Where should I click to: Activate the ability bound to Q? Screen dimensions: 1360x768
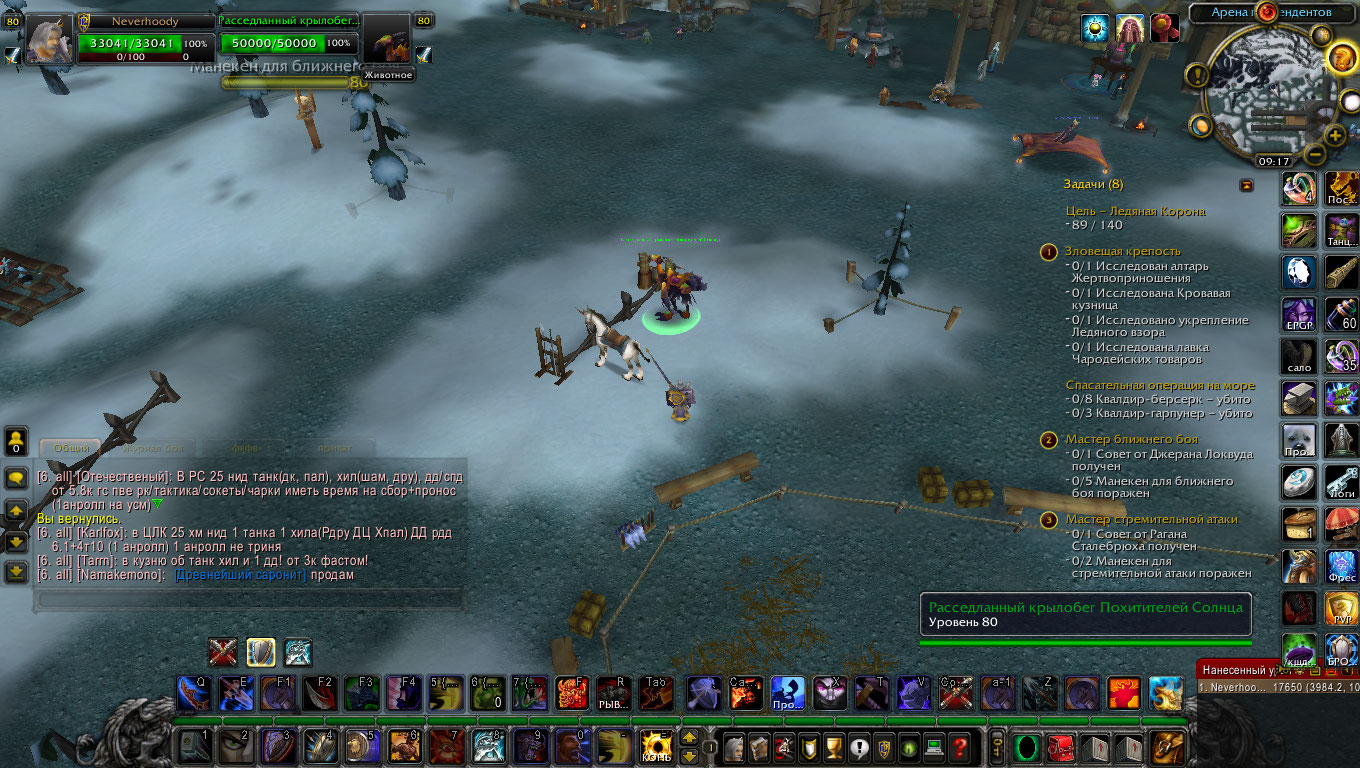coord(192,692)
